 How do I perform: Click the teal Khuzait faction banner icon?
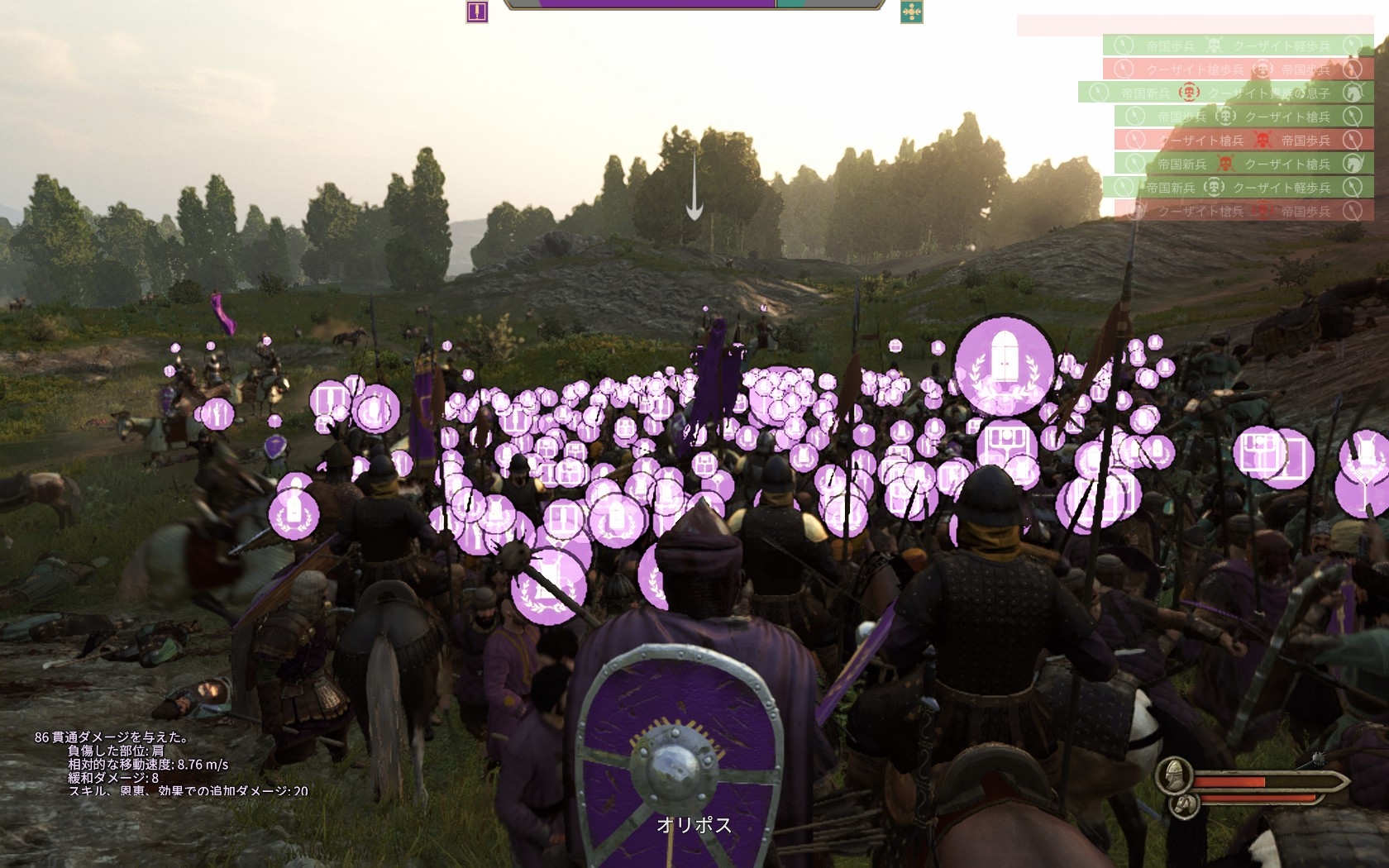911,12
